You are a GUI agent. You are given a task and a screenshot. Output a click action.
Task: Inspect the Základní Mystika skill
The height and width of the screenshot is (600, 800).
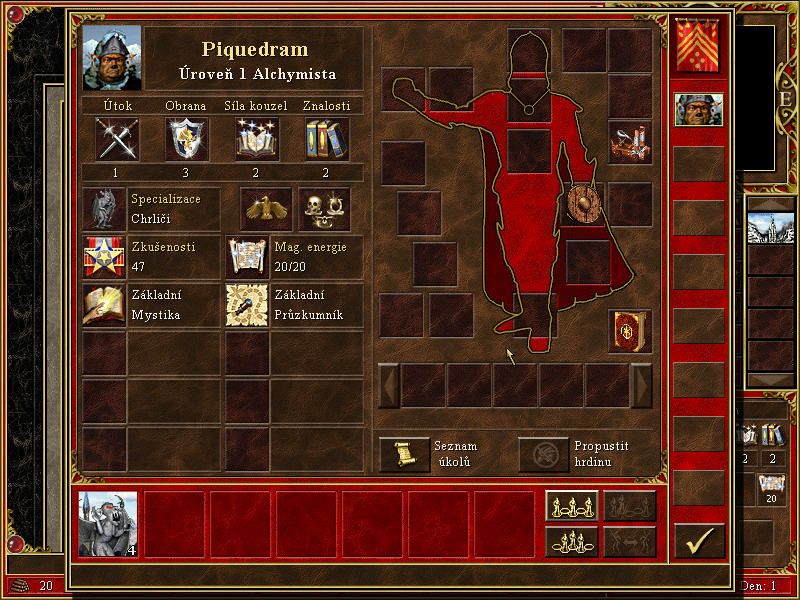(x=104, y=305)
